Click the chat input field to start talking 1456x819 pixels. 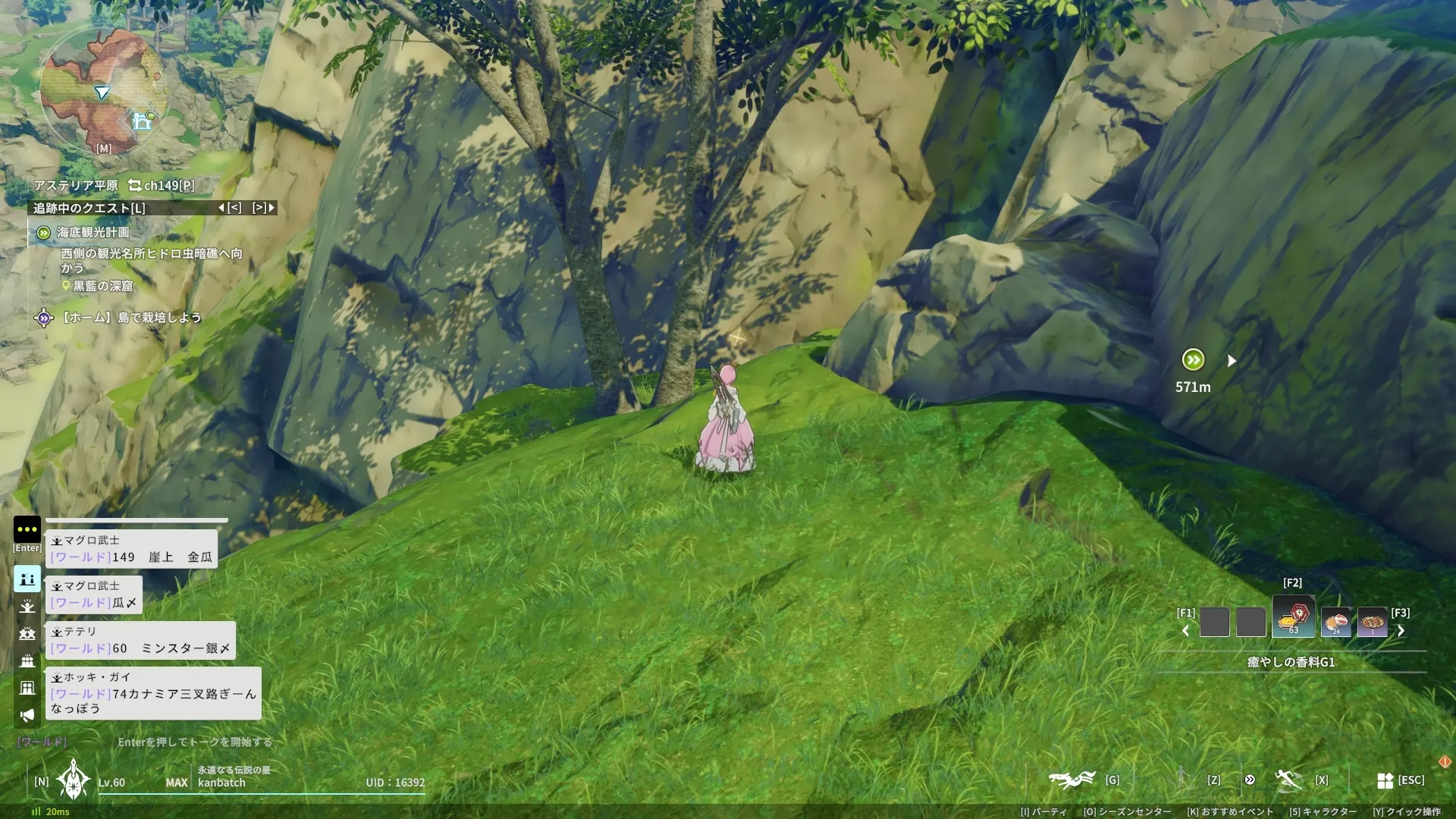(194, 742)
